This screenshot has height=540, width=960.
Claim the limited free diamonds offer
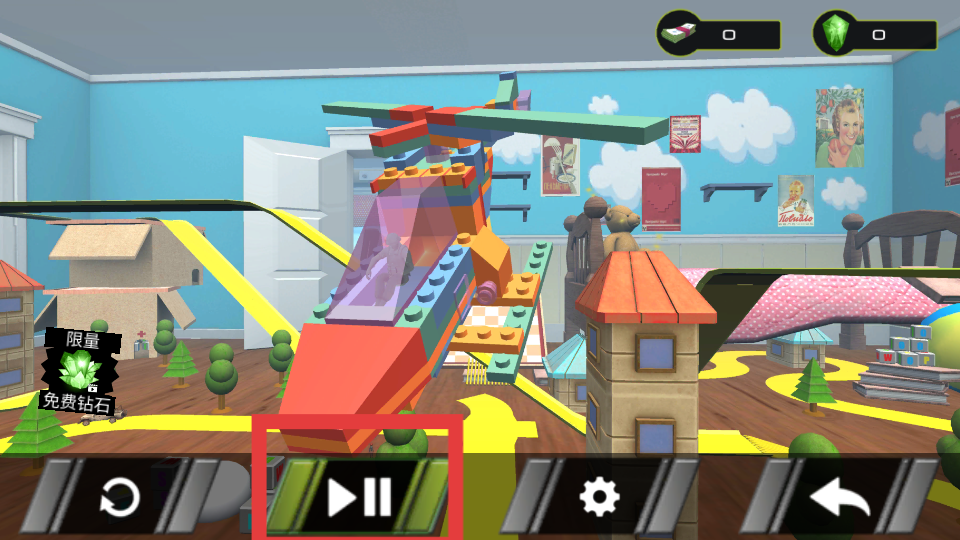point(78,373)
